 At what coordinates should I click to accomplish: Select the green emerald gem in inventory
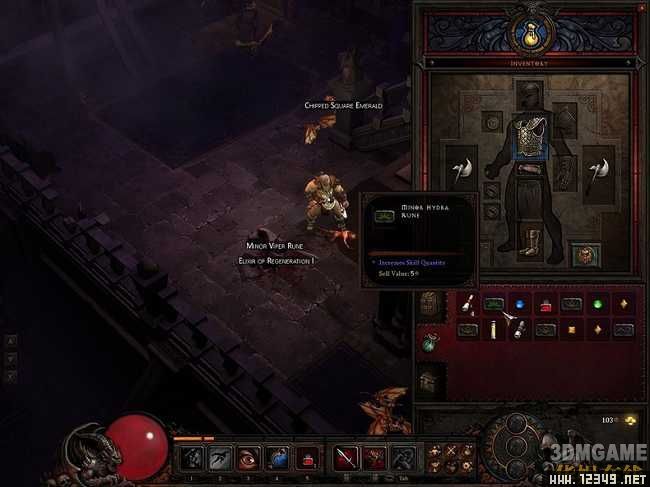[597, 304]
